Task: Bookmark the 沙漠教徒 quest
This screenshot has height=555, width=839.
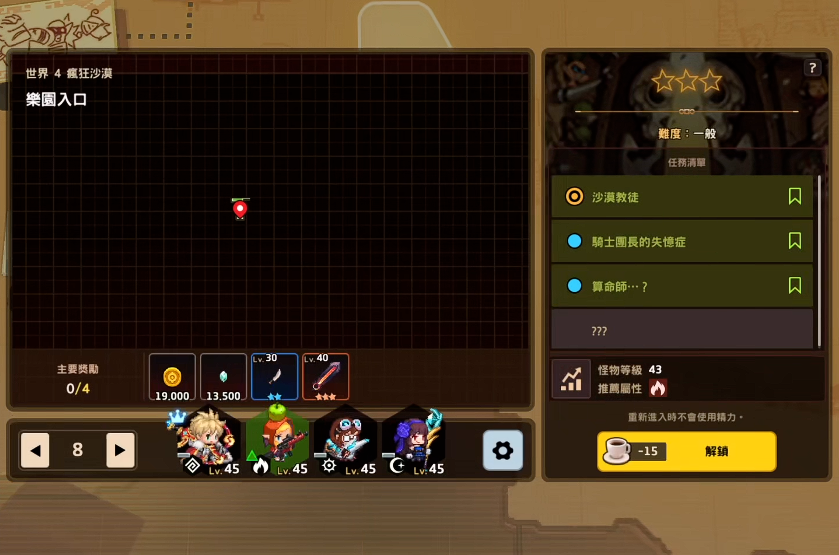Action: 795,197
